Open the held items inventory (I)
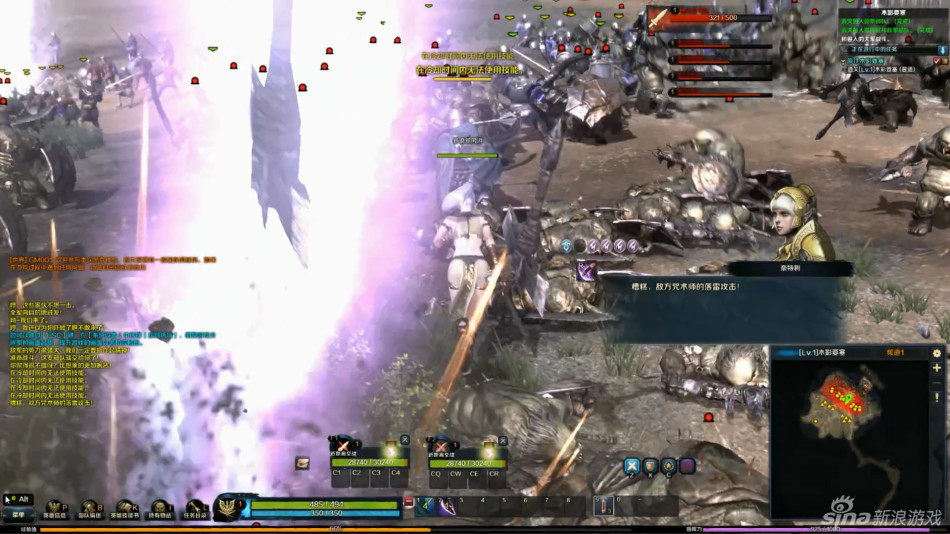950x534 pixels. tap(160, 510)
